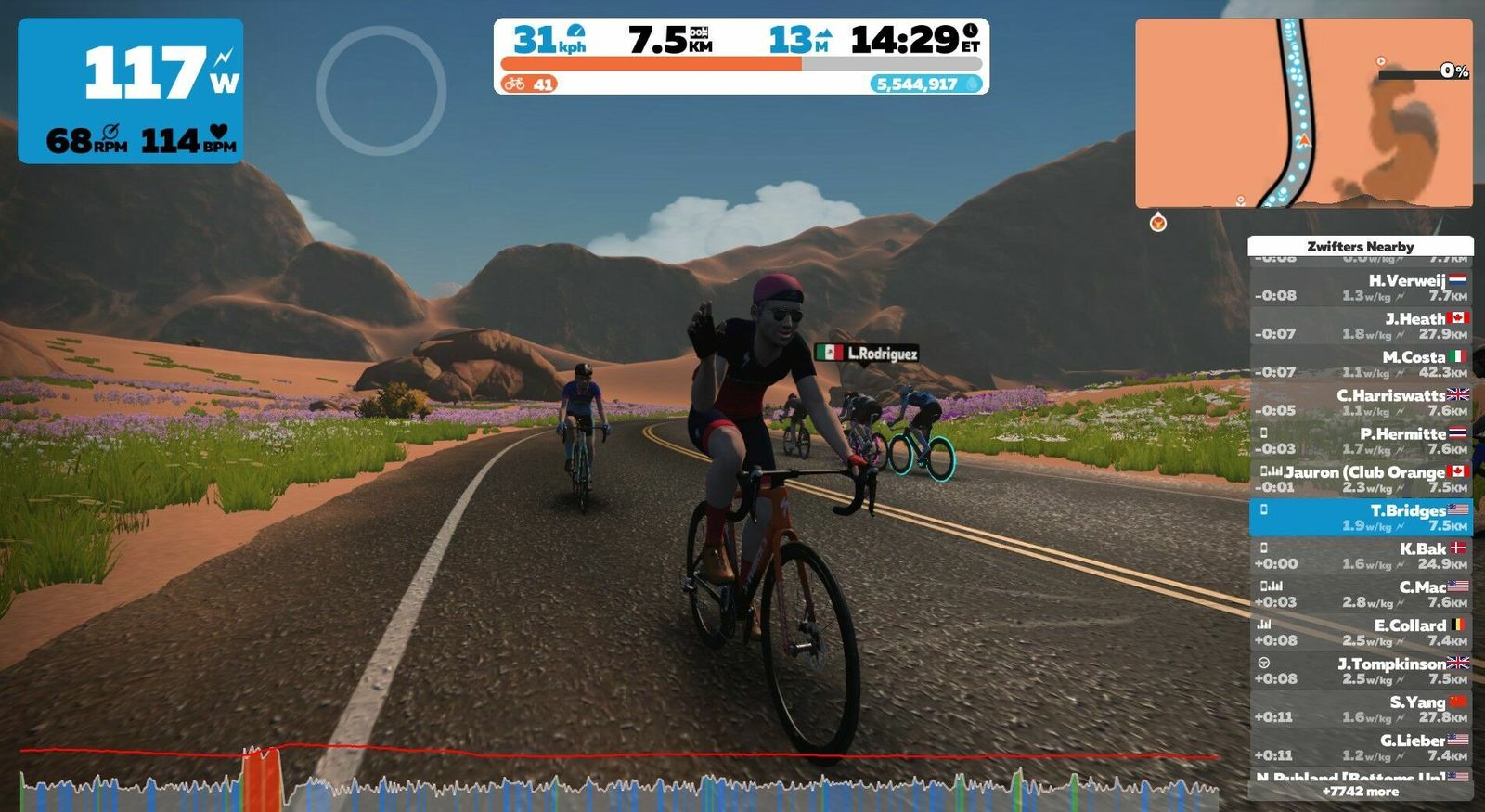View rider M.Costa in the list
This screenshot has height=812, width=1485.
click(x=1360, y=364)
